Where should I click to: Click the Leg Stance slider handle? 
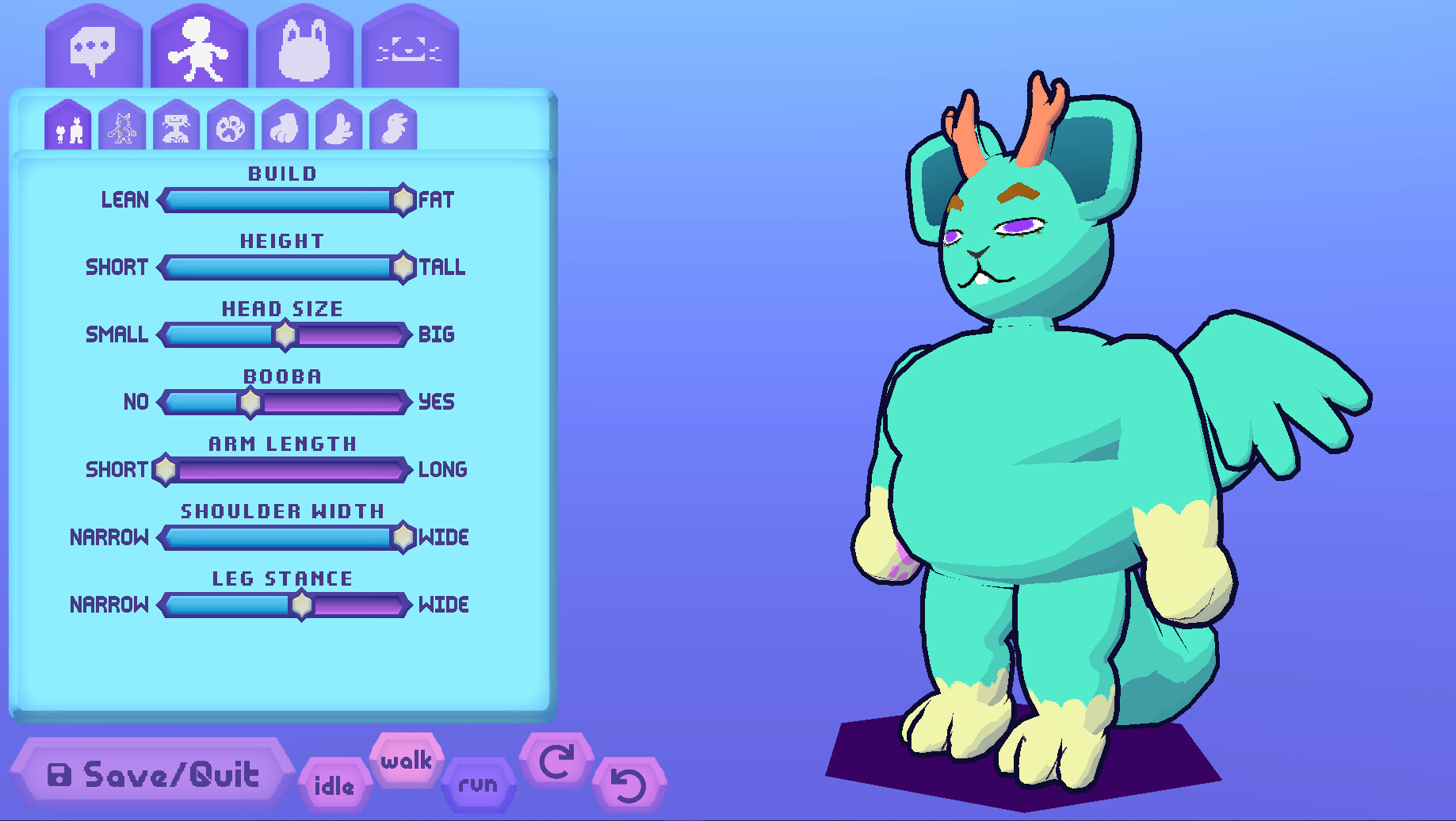click(304, 605)
